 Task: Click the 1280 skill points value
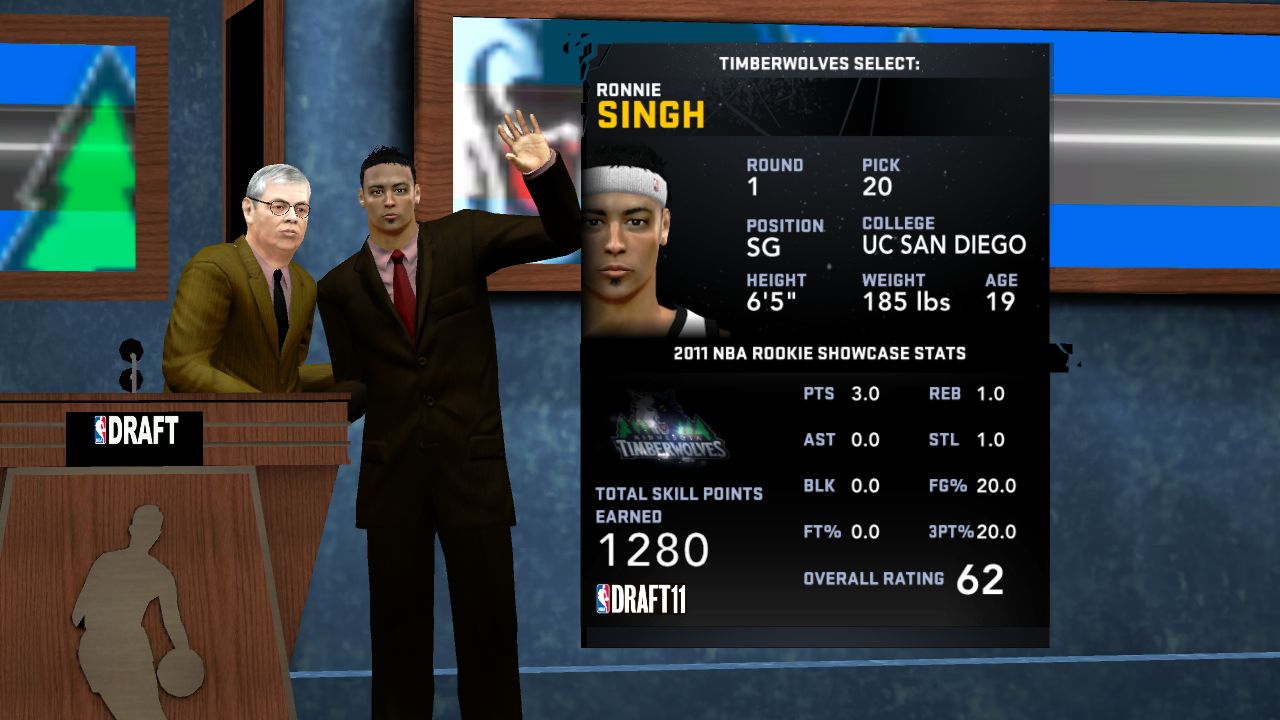coord(654,550)
